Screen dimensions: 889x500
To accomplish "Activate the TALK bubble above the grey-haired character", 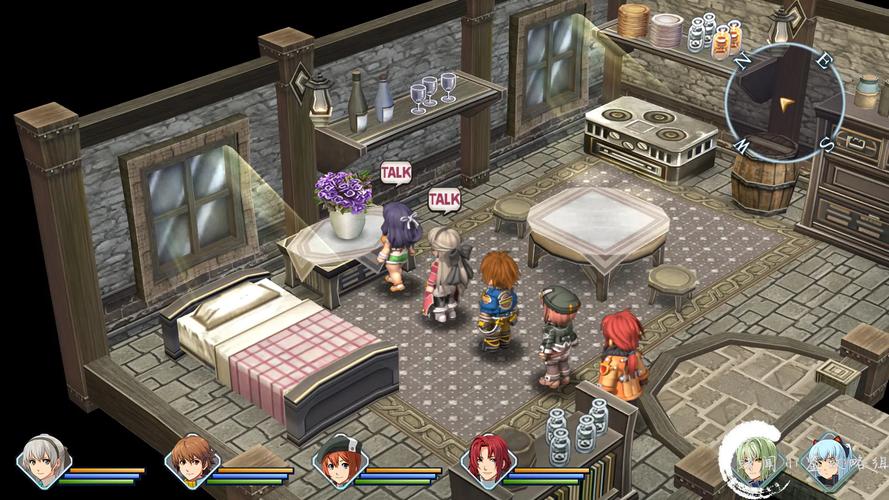I will click(444, 200).
